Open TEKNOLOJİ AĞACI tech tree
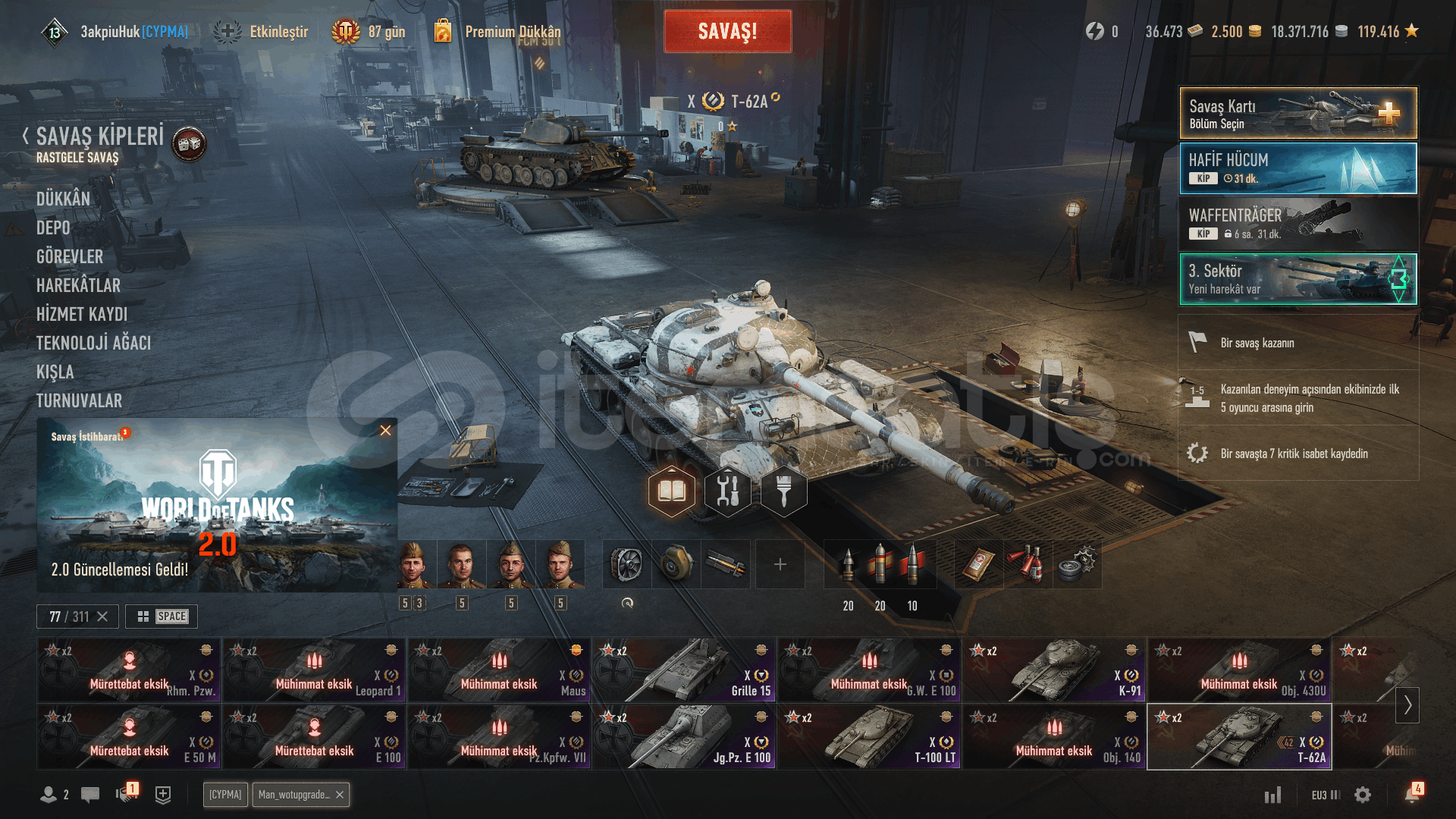 pyautogui.click(x=93, y=343)
